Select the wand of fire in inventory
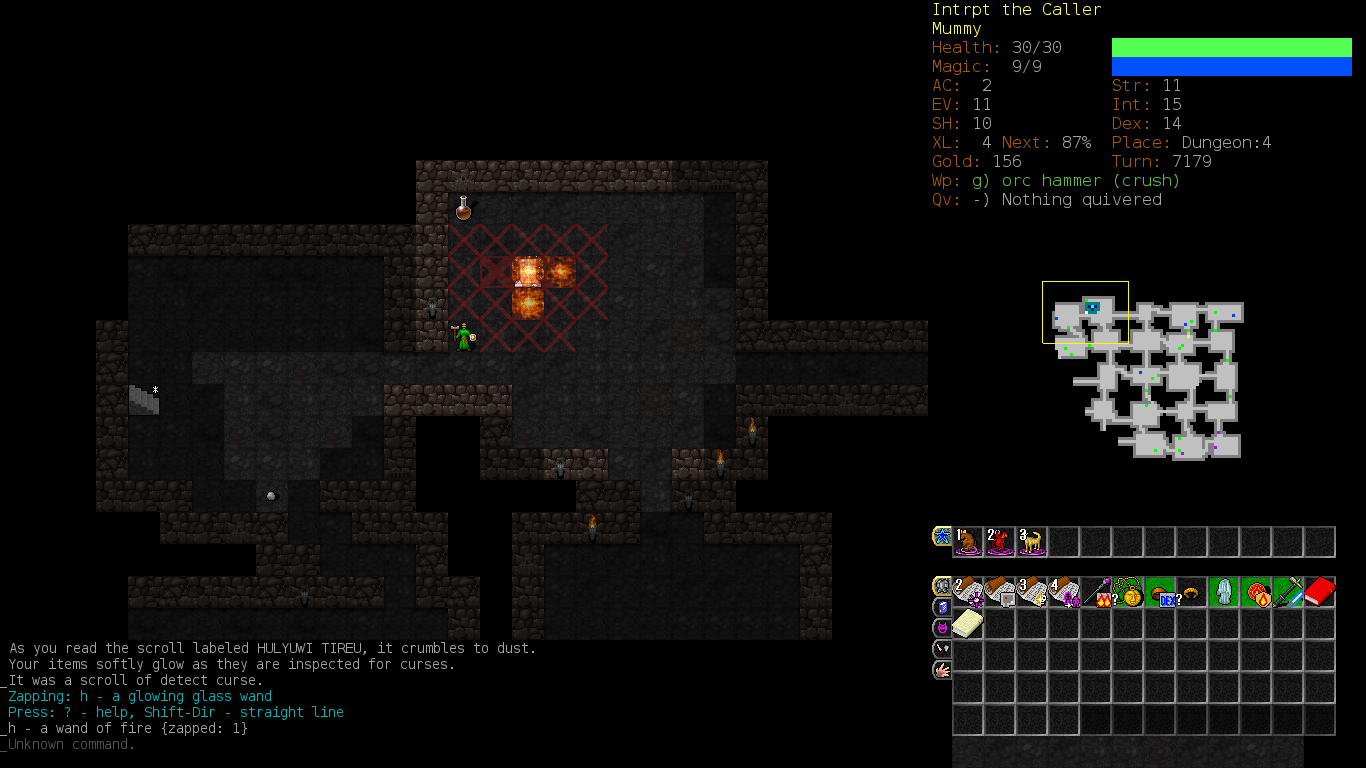 1096,592
